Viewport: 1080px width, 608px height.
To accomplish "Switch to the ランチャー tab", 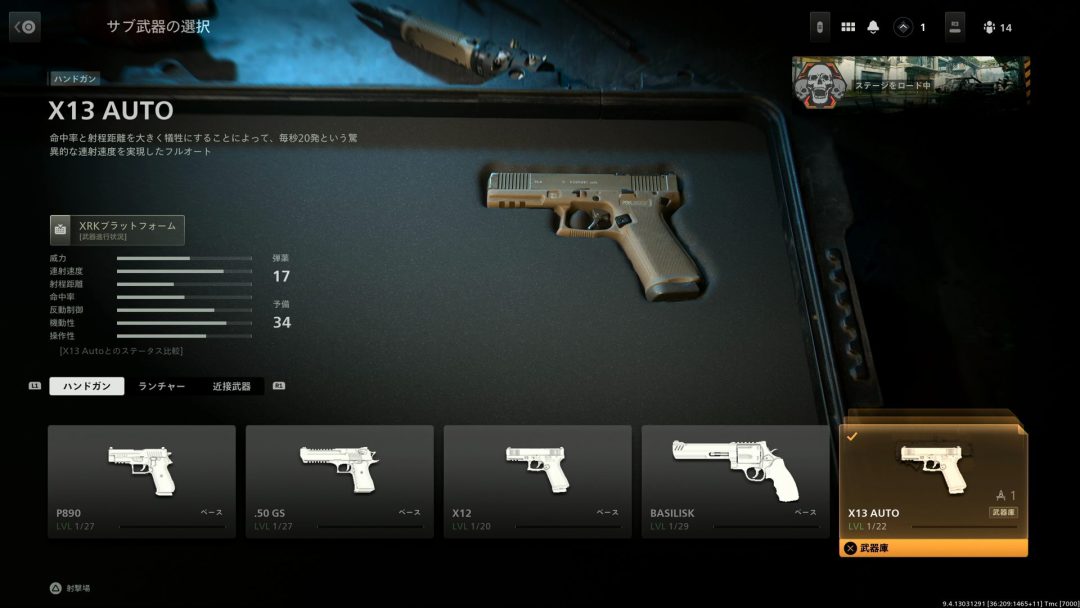I will pyautogui.click(x=162, y=386).
